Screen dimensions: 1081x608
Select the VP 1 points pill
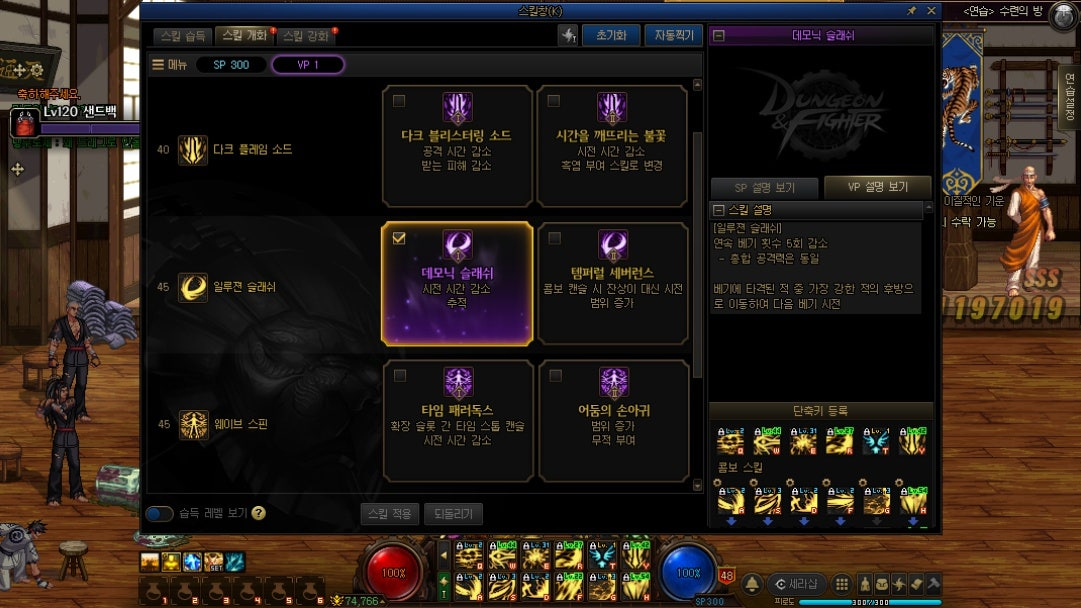click(307, 65)
